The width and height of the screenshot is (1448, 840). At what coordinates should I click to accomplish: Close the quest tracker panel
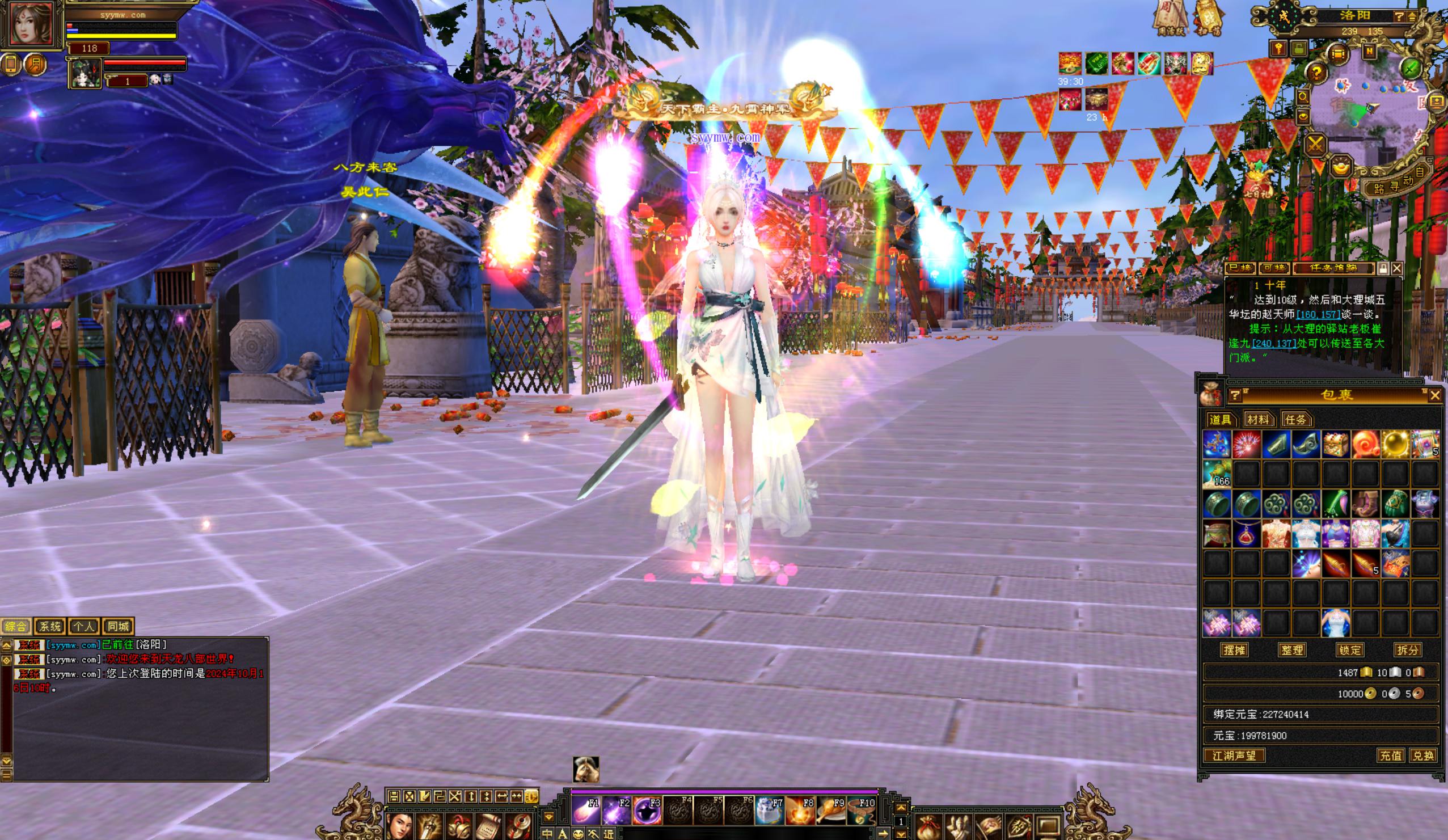[1396, 268]
